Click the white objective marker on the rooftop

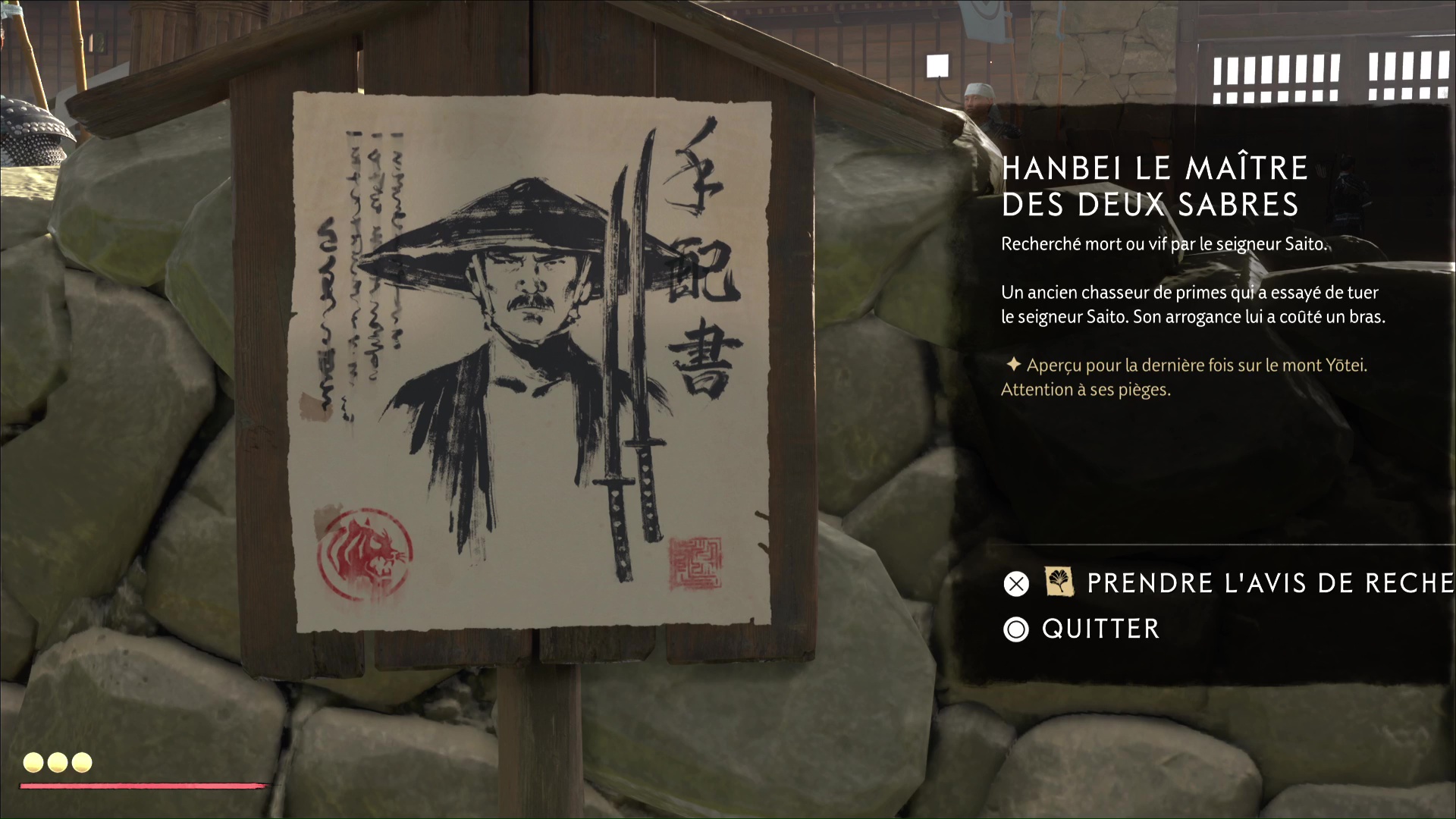click(x=938, y=64)
